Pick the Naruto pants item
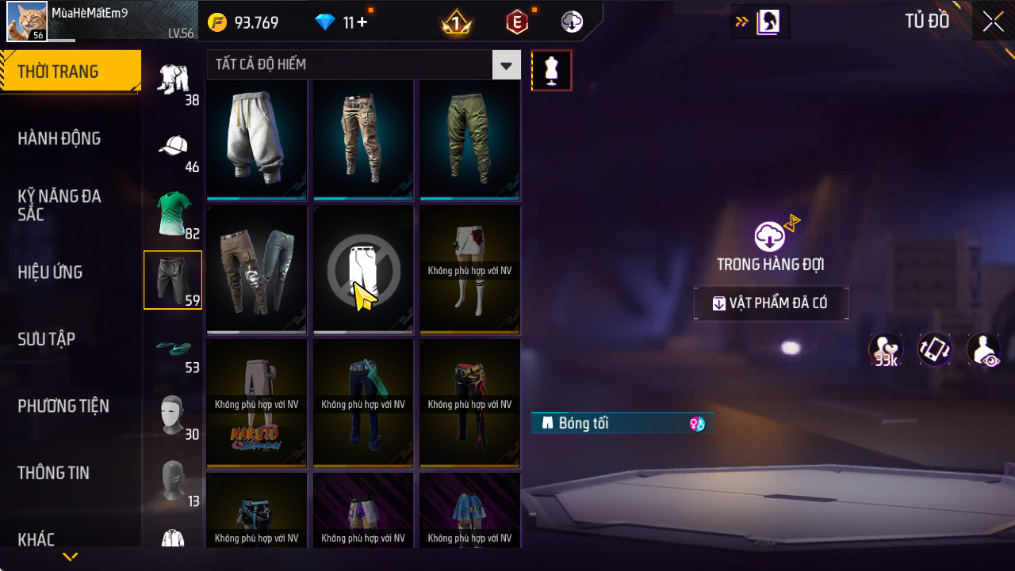Image resolution: width=1015 pixels, height=571 pixels. click(x=257, y=403)
